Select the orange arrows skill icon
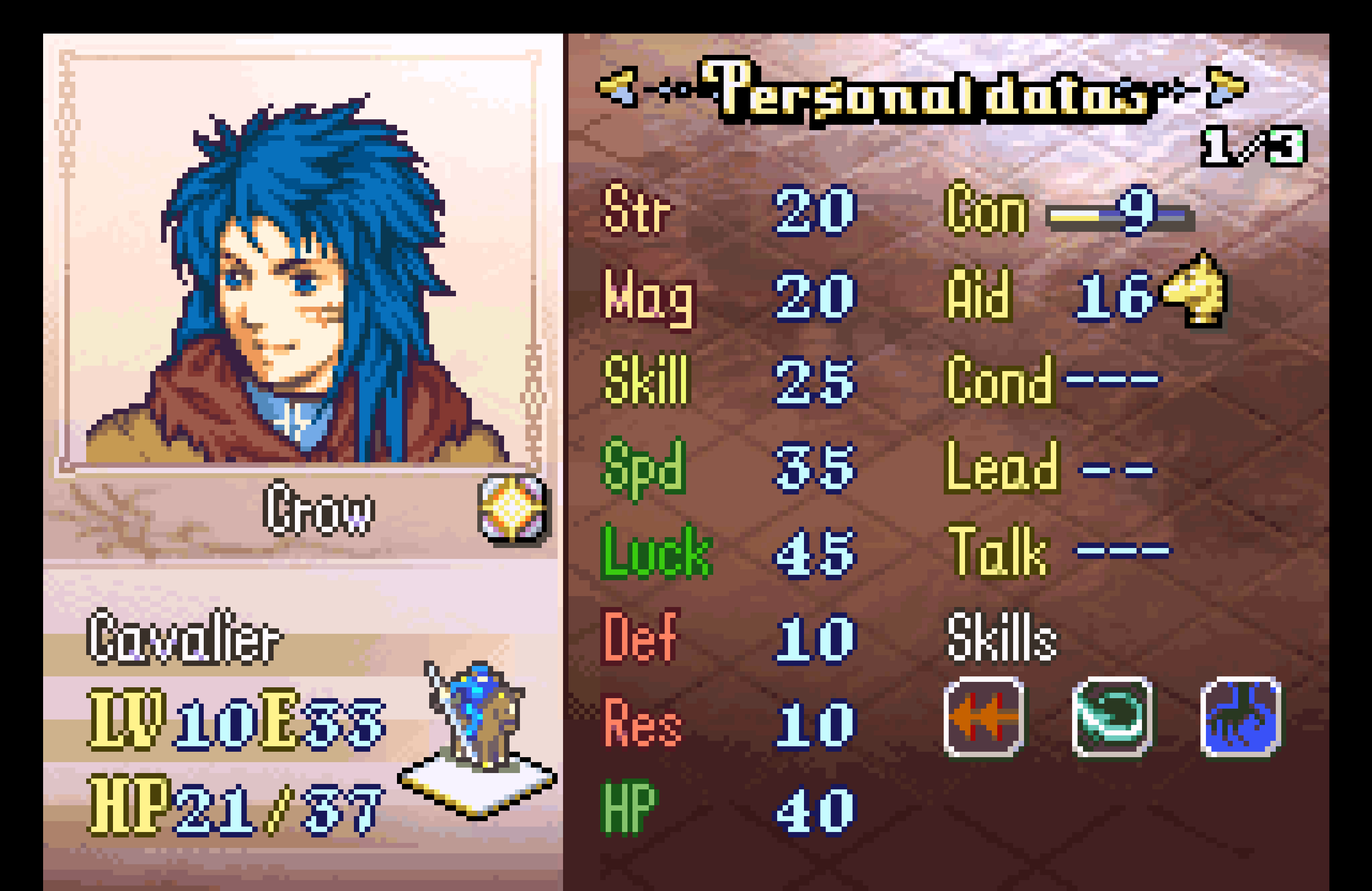This screenshot has height=891, width=1372. click(x=984, y=717)
